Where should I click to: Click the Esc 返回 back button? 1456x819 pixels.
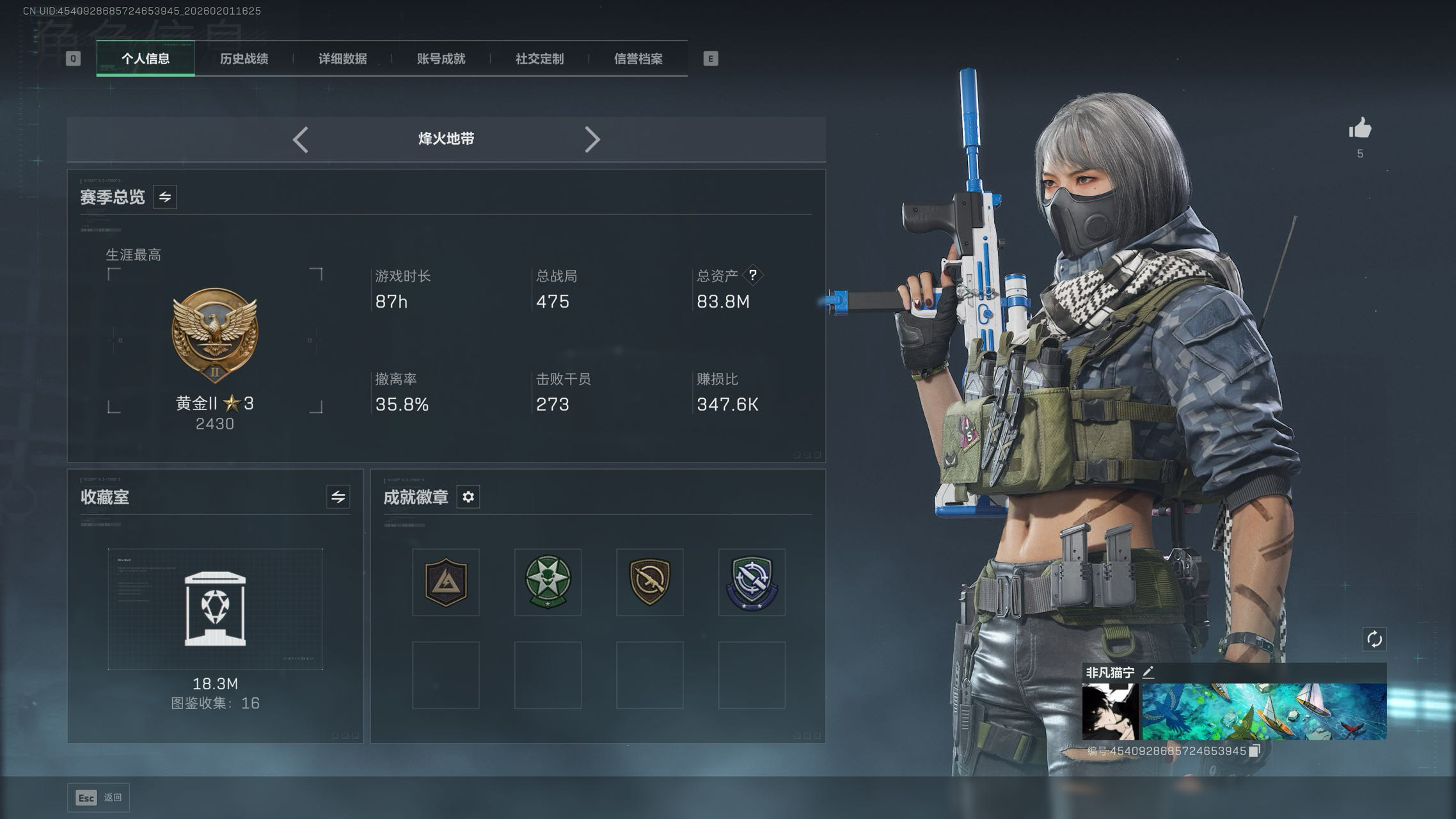99,798
